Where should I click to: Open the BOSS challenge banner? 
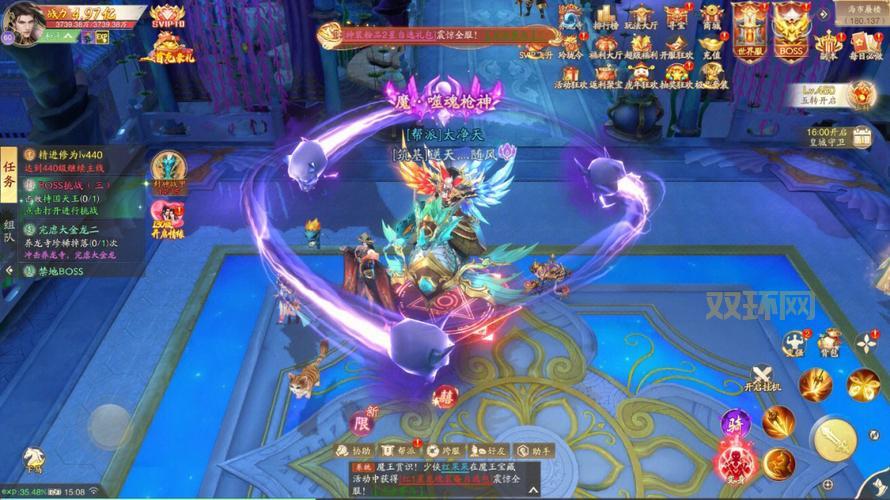(x=791, y=28)
